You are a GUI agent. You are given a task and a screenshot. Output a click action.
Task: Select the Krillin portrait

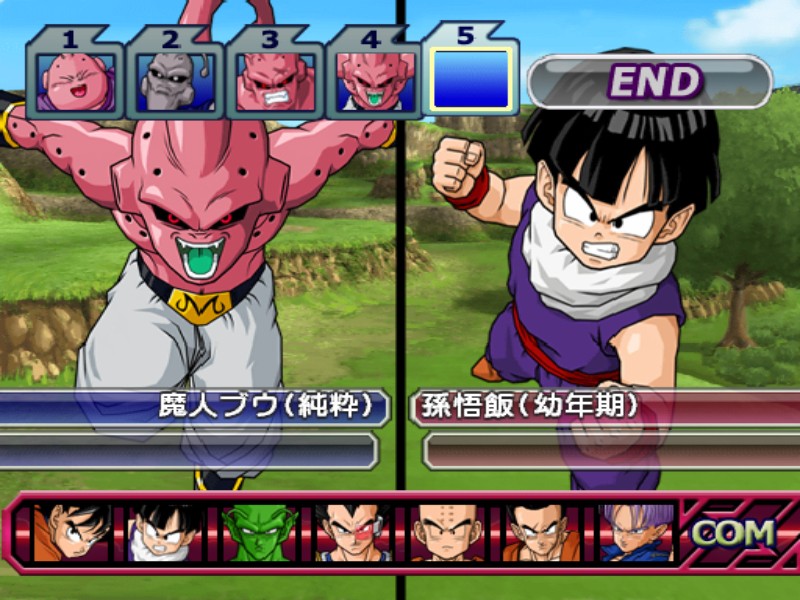pyautogui.click(x=447, y=532)
